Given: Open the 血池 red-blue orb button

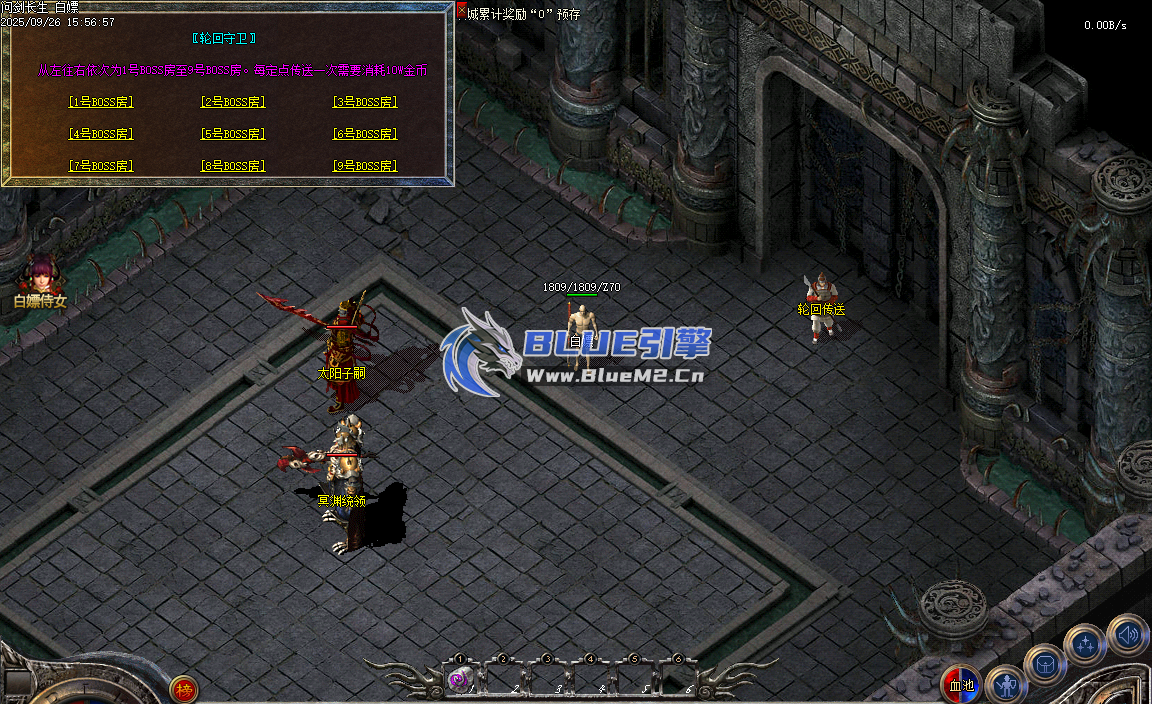Looking at the screenshot, I should click(961, 685).
